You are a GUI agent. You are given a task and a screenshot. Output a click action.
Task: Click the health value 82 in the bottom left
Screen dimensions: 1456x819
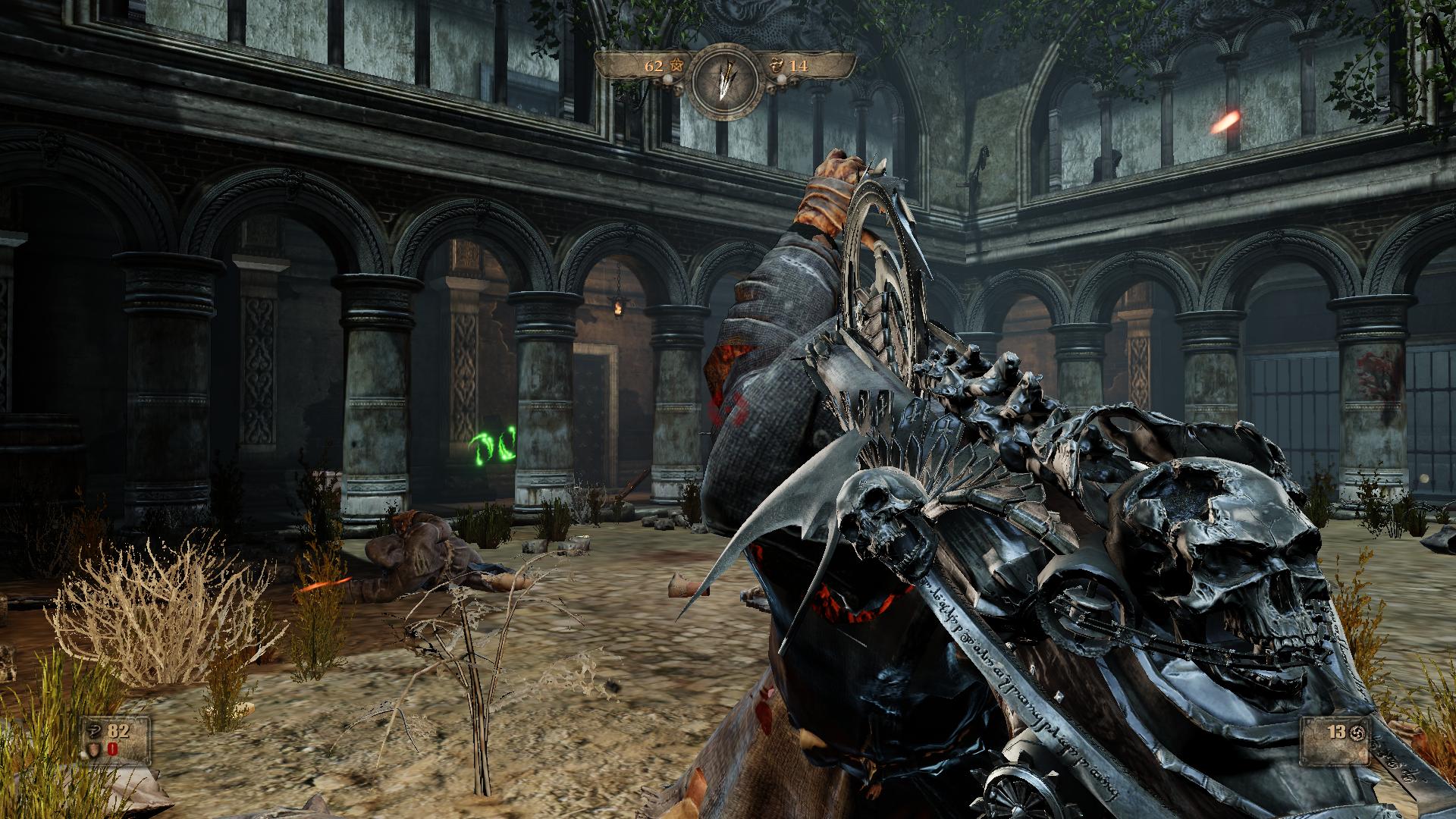point(119,732)
